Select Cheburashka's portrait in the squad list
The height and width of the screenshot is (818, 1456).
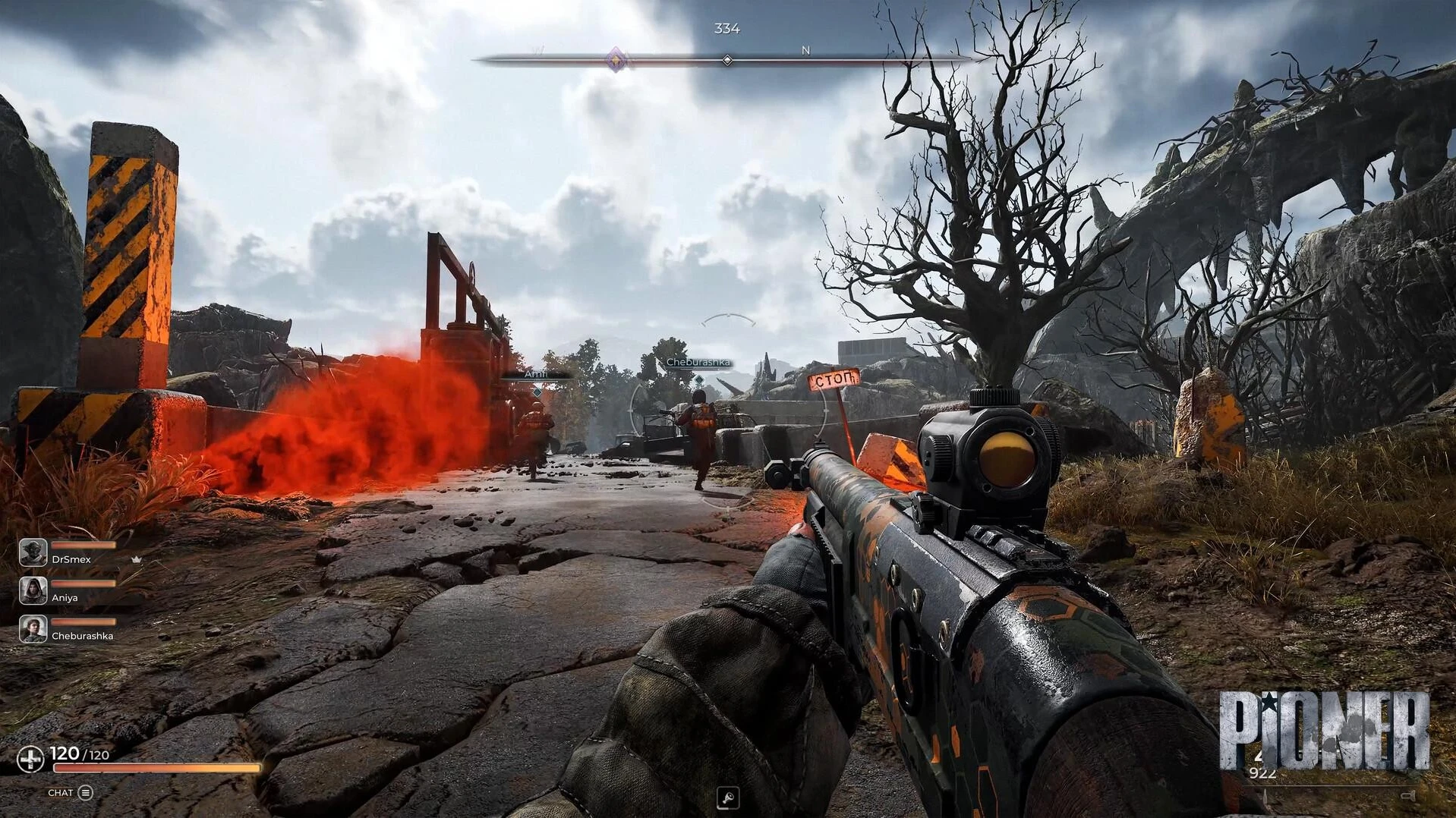click(x=33, y=629)
